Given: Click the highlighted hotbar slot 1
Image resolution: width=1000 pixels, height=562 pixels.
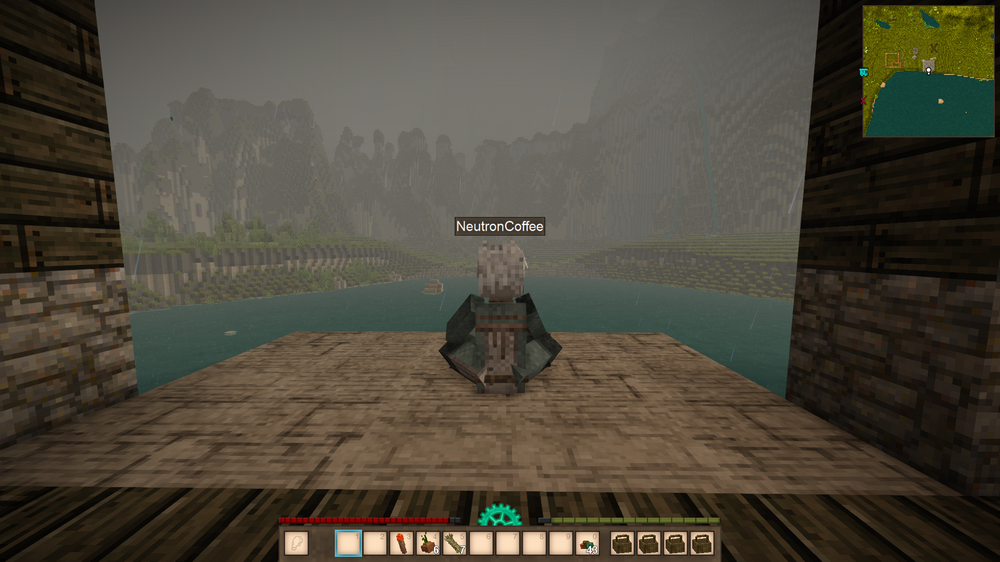Looking at the screenshot, I should point(348,543).
